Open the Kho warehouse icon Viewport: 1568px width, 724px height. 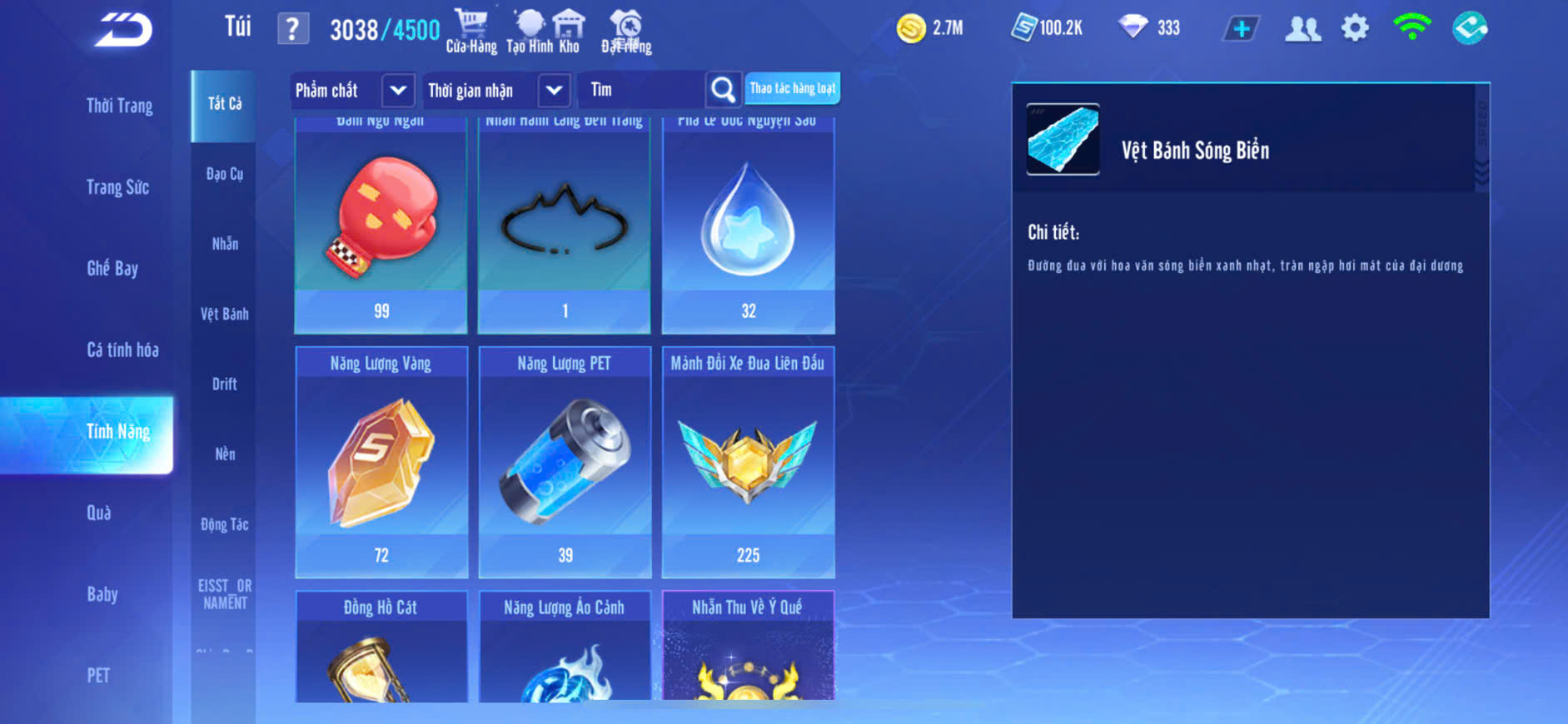569,32
